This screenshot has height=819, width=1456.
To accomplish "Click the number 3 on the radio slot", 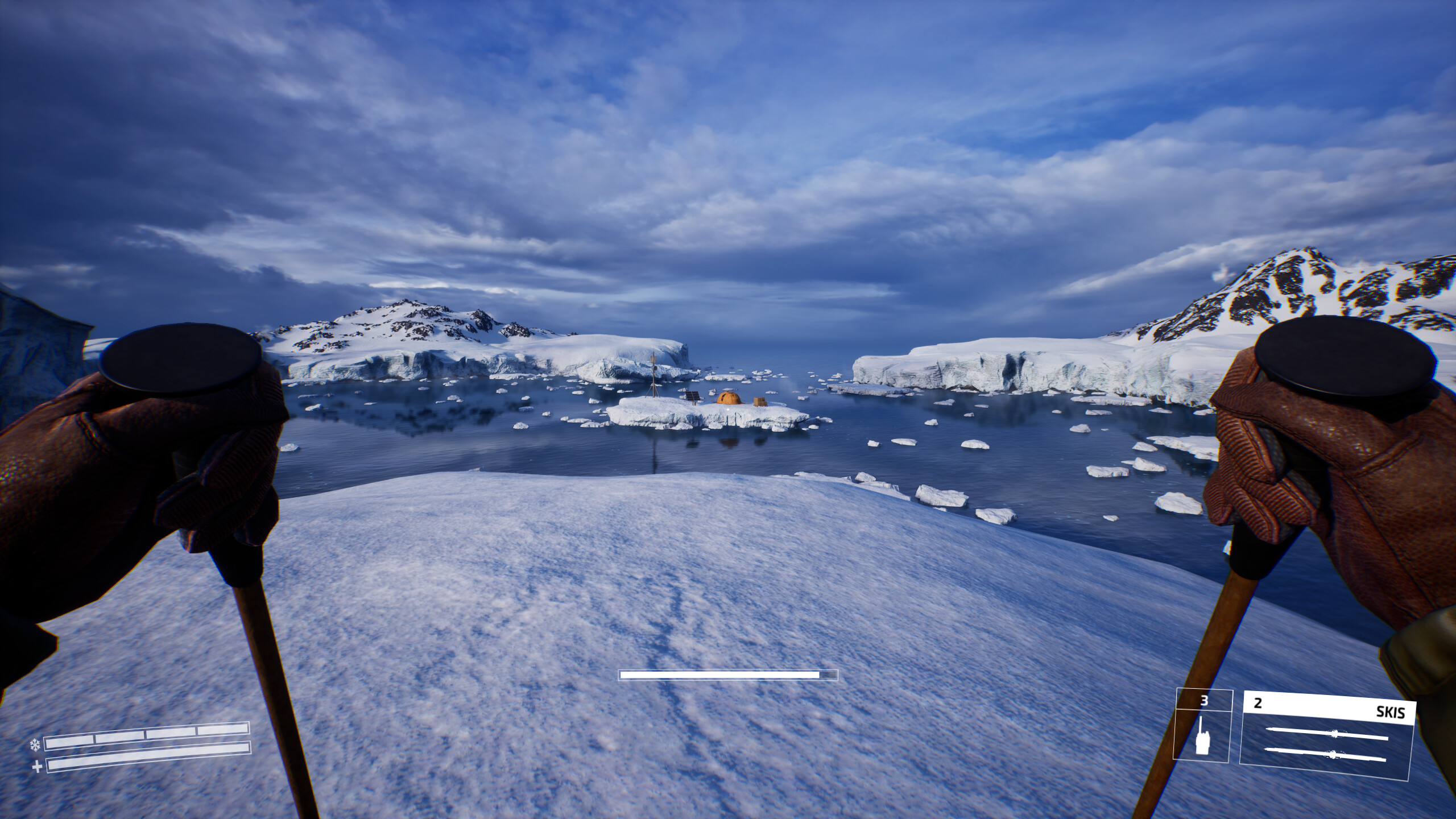I will tap(1205, 701).
